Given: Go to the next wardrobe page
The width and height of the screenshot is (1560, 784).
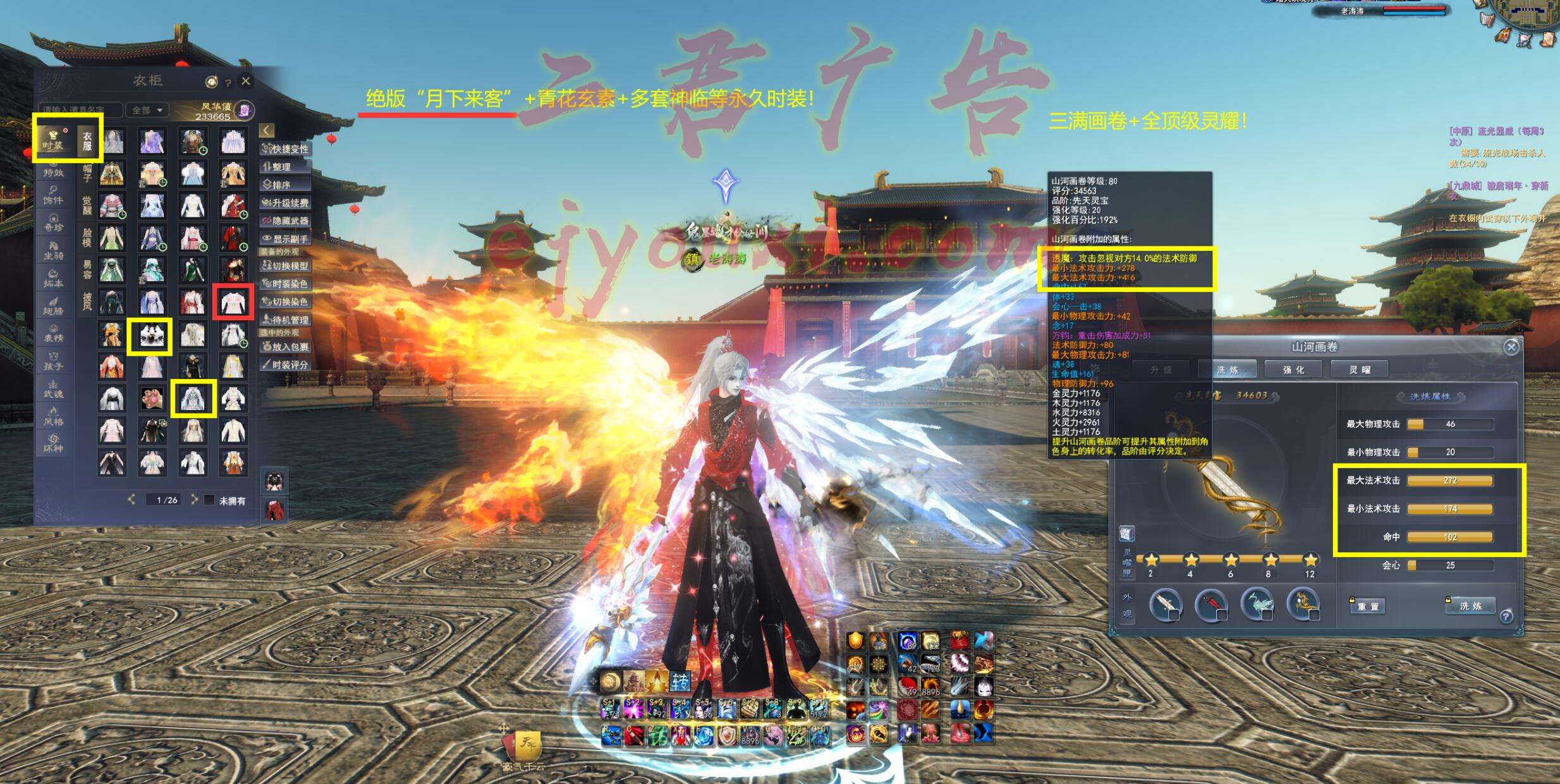Looking at the screenshot, I should (194, 500).
